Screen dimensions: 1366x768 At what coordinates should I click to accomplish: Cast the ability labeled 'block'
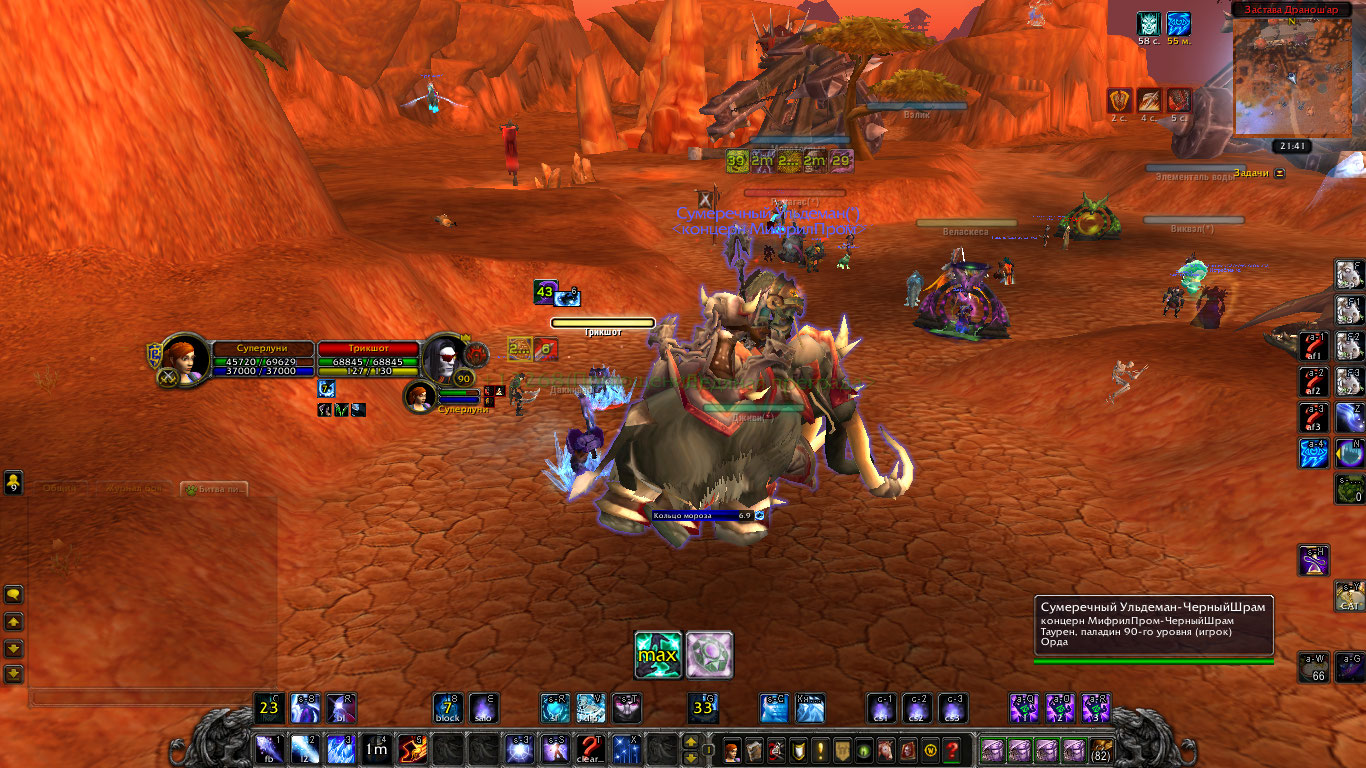click(447, 708)
